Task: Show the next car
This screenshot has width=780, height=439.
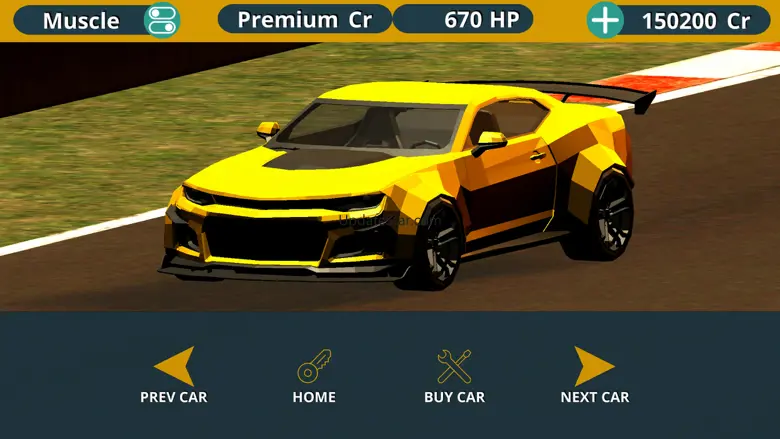Action: 594,368
